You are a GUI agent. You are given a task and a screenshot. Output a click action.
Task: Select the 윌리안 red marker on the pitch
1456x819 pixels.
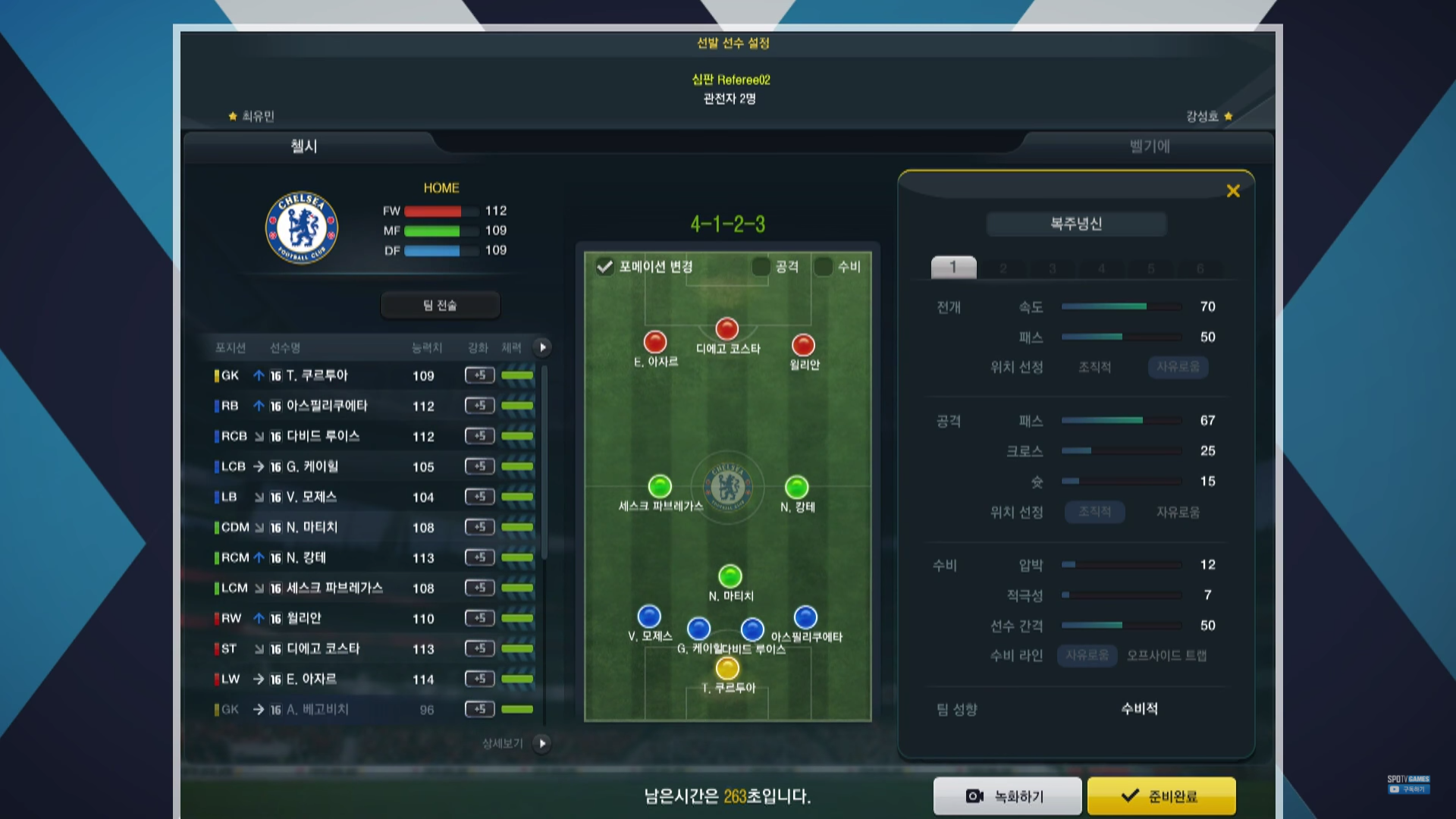tap(803, 346)
